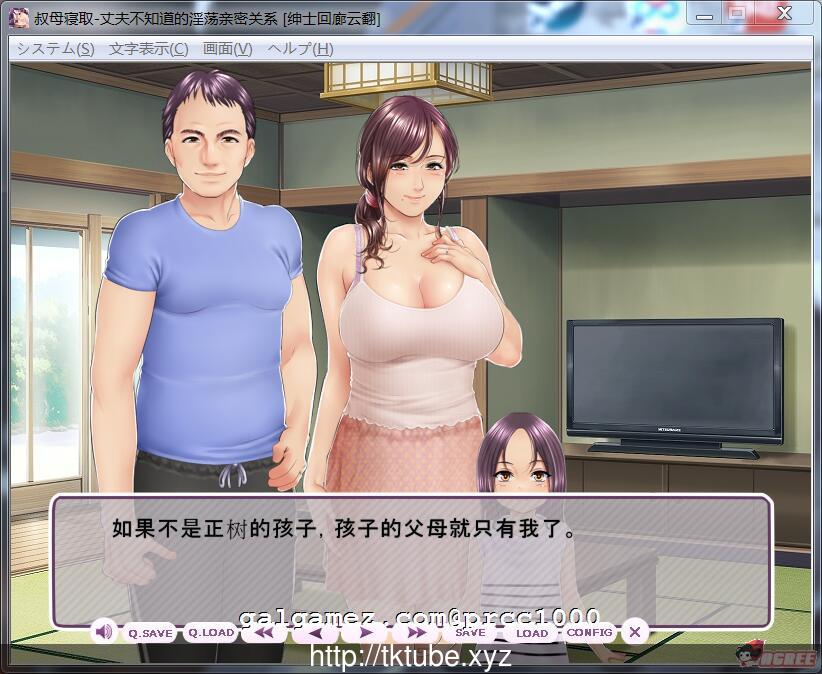This screenshot has height=674, width=822.
Task: Open the SAVE screen
Action: tap(470, 633)
